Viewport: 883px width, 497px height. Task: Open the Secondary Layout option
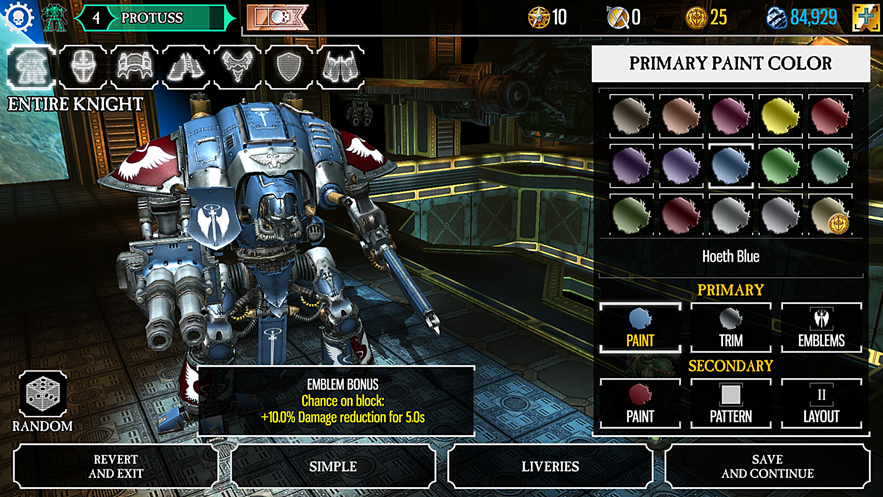coord(821,403)
